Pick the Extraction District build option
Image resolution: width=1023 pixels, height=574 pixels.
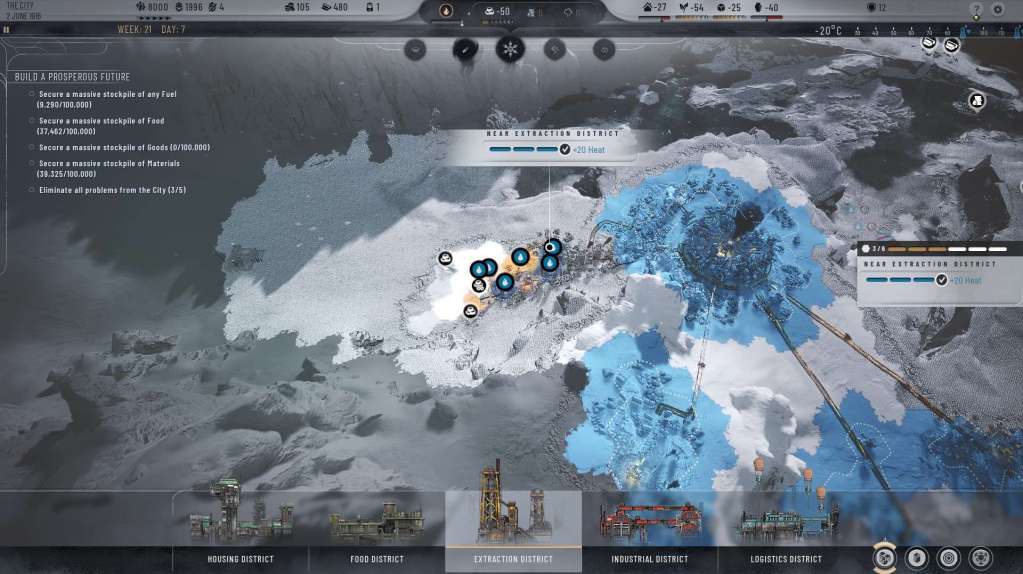point(513,559)
